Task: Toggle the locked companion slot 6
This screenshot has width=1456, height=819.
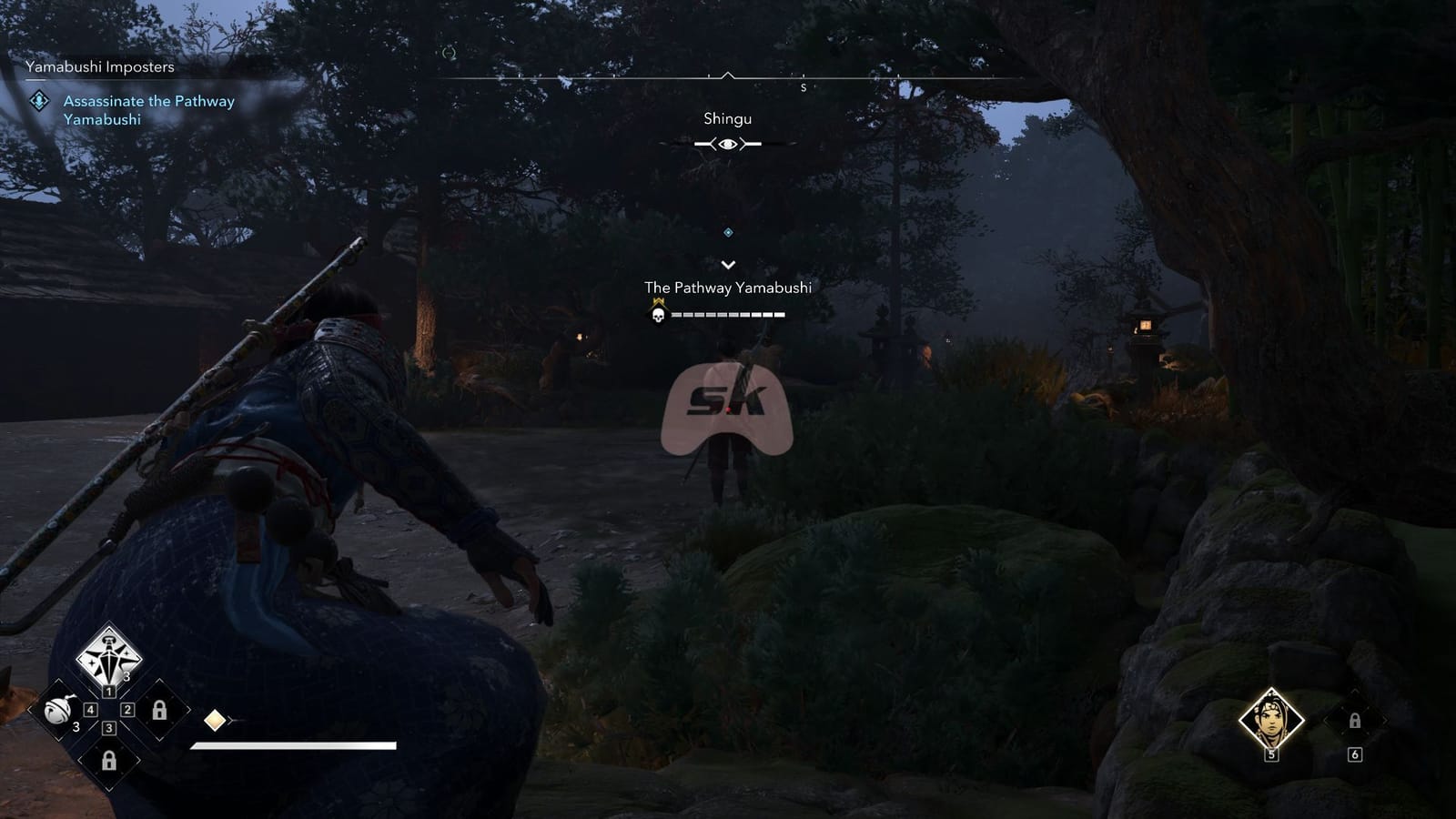Action: click(x=1355, y=721)
